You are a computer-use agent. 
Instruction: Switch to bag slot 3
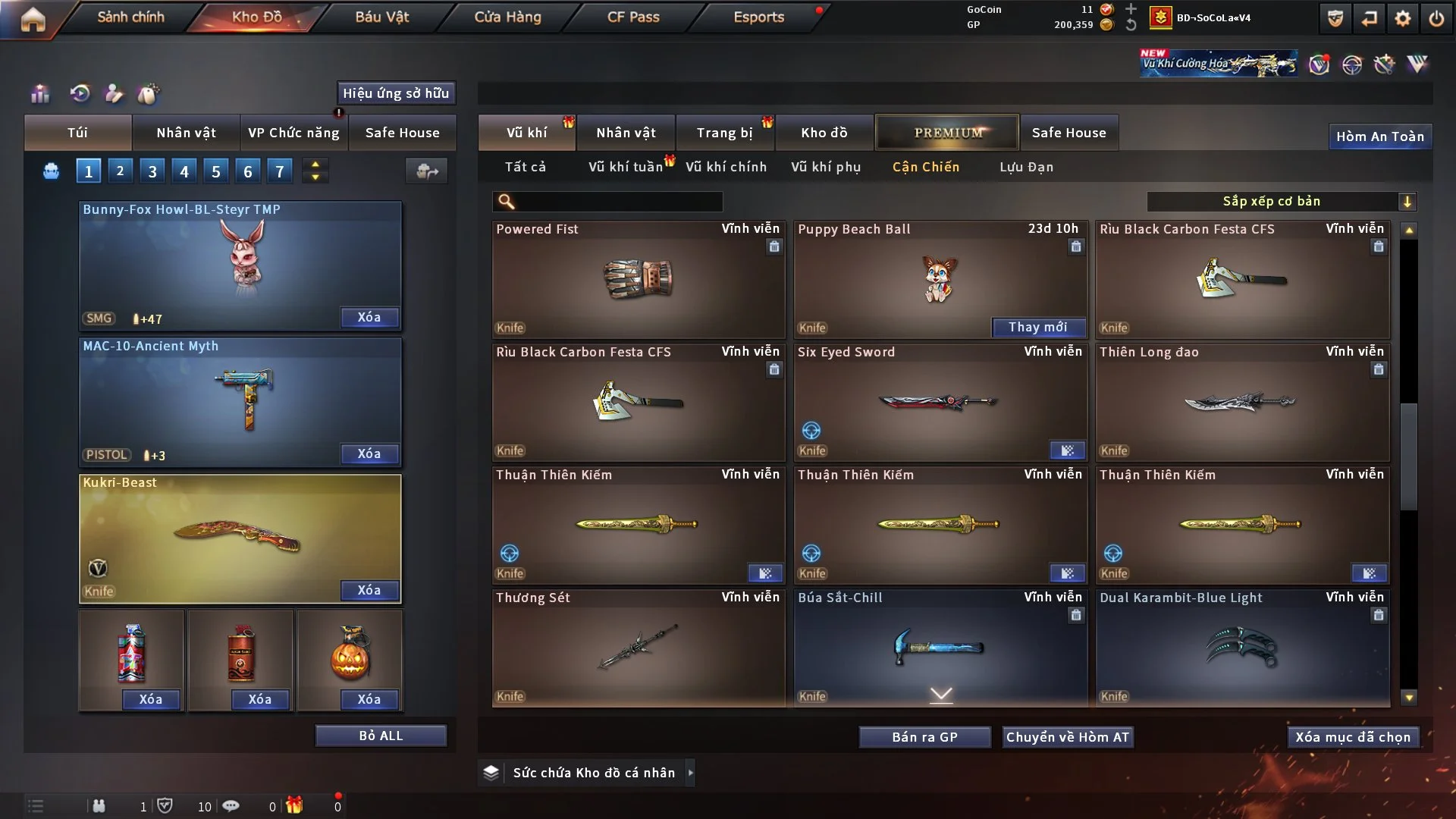(x=152, y=171)
